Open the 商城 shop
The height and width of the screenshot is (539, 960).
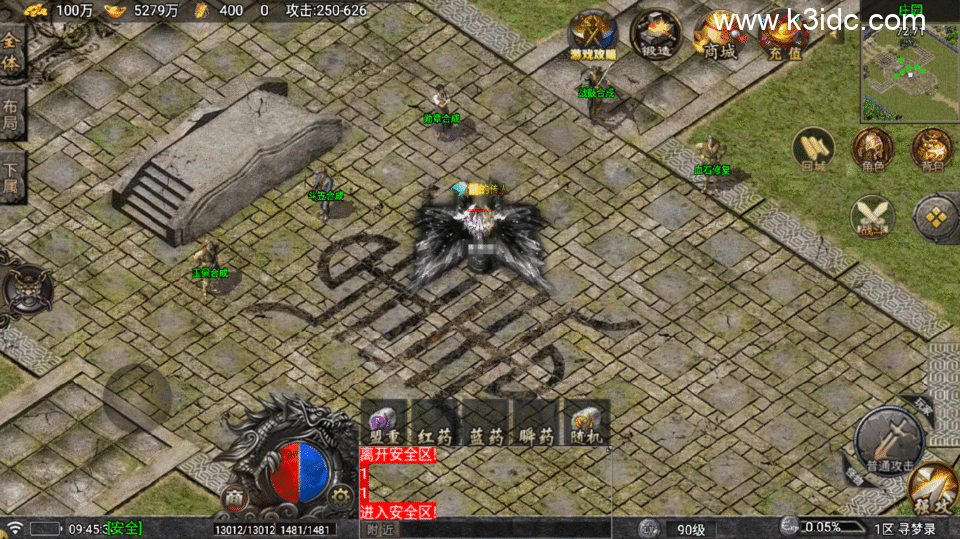pyautogui.click(x=720, y=35)
